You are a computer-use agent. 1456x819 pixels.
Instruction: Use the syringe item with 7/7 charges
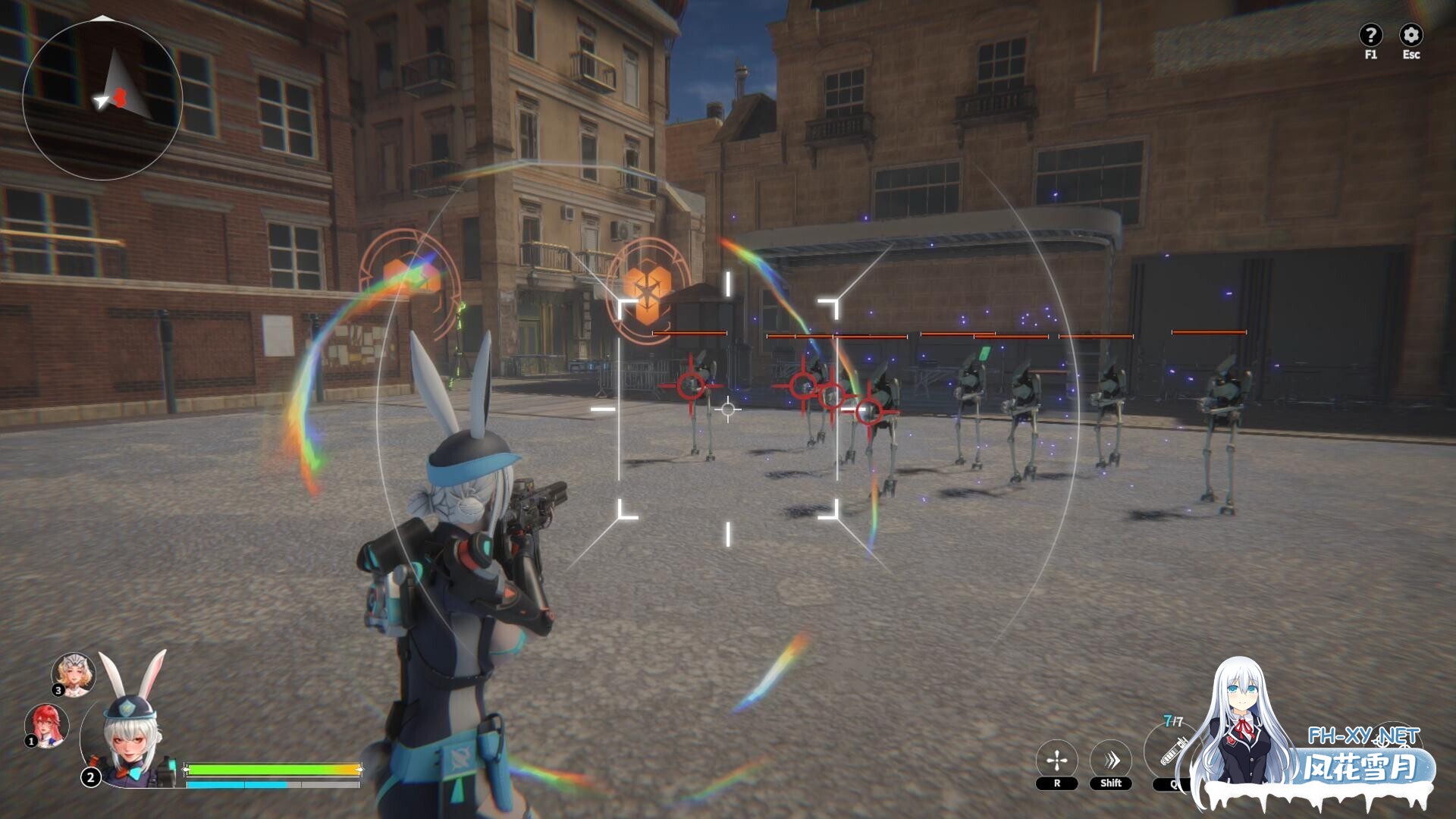1172,752
